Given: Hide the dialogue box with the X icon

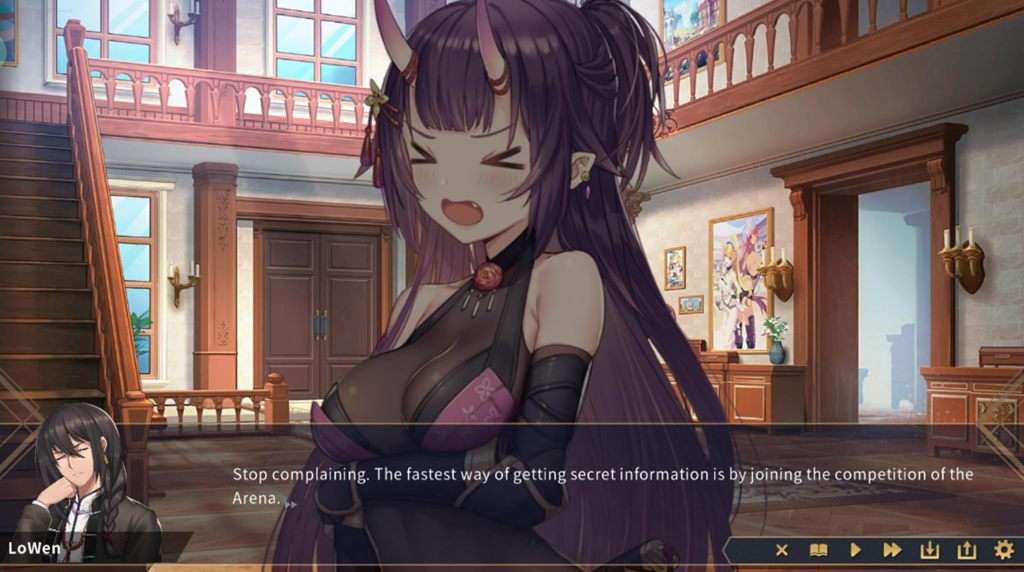Looking at the screenshot, I should 782,550.
